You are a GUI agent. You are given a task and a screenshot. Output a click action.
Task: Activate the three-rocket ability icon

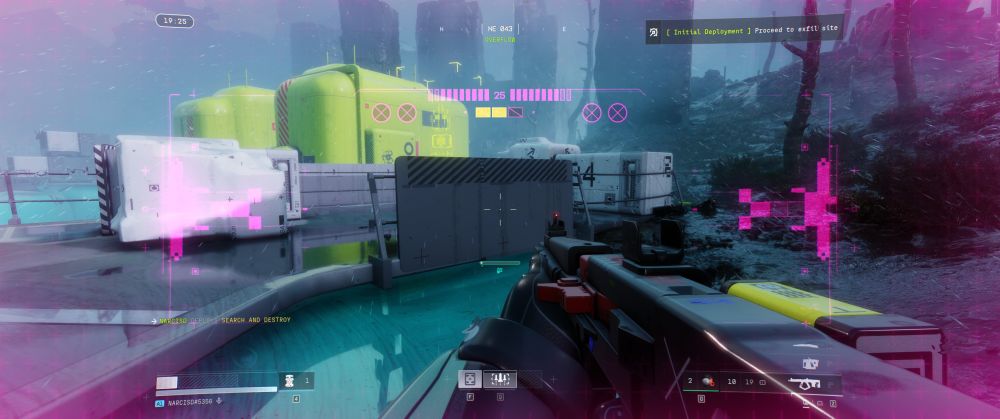pyautogui.click(x=499, y=378)
